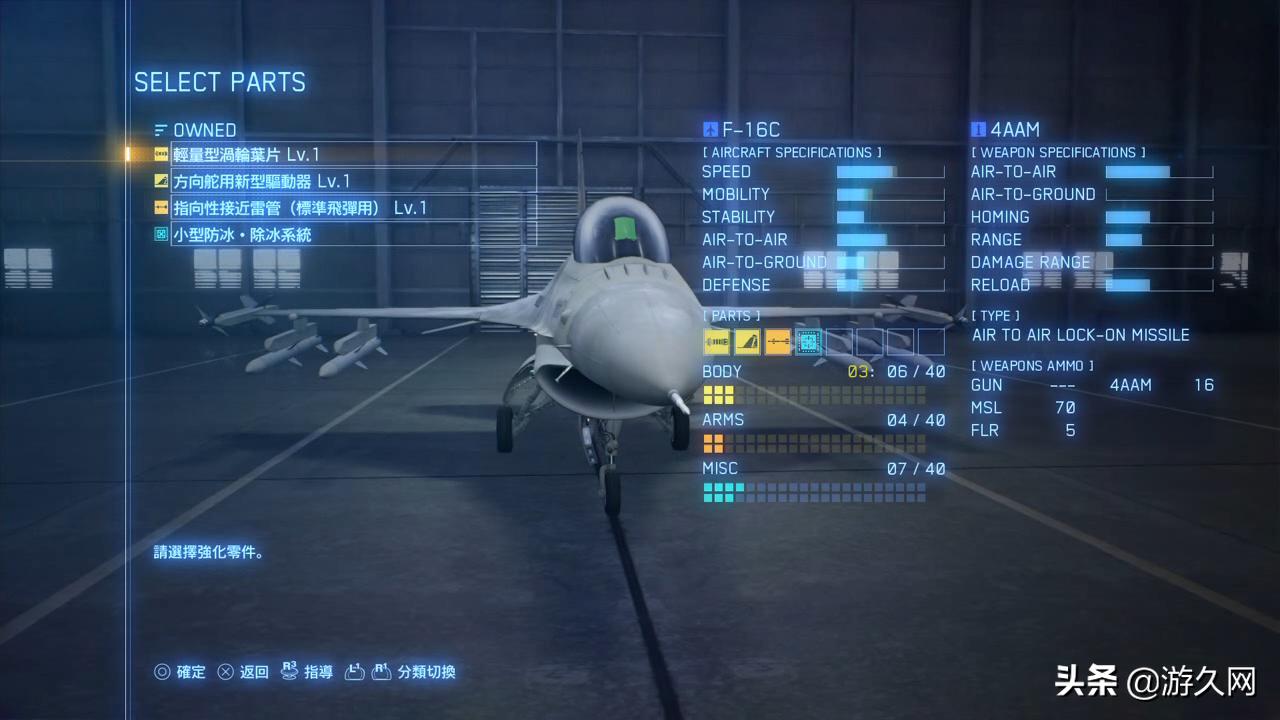The image size is (1280, 720).
Task: Open an empty parts slot in PARTS row
Action: (x=838, y=342)
